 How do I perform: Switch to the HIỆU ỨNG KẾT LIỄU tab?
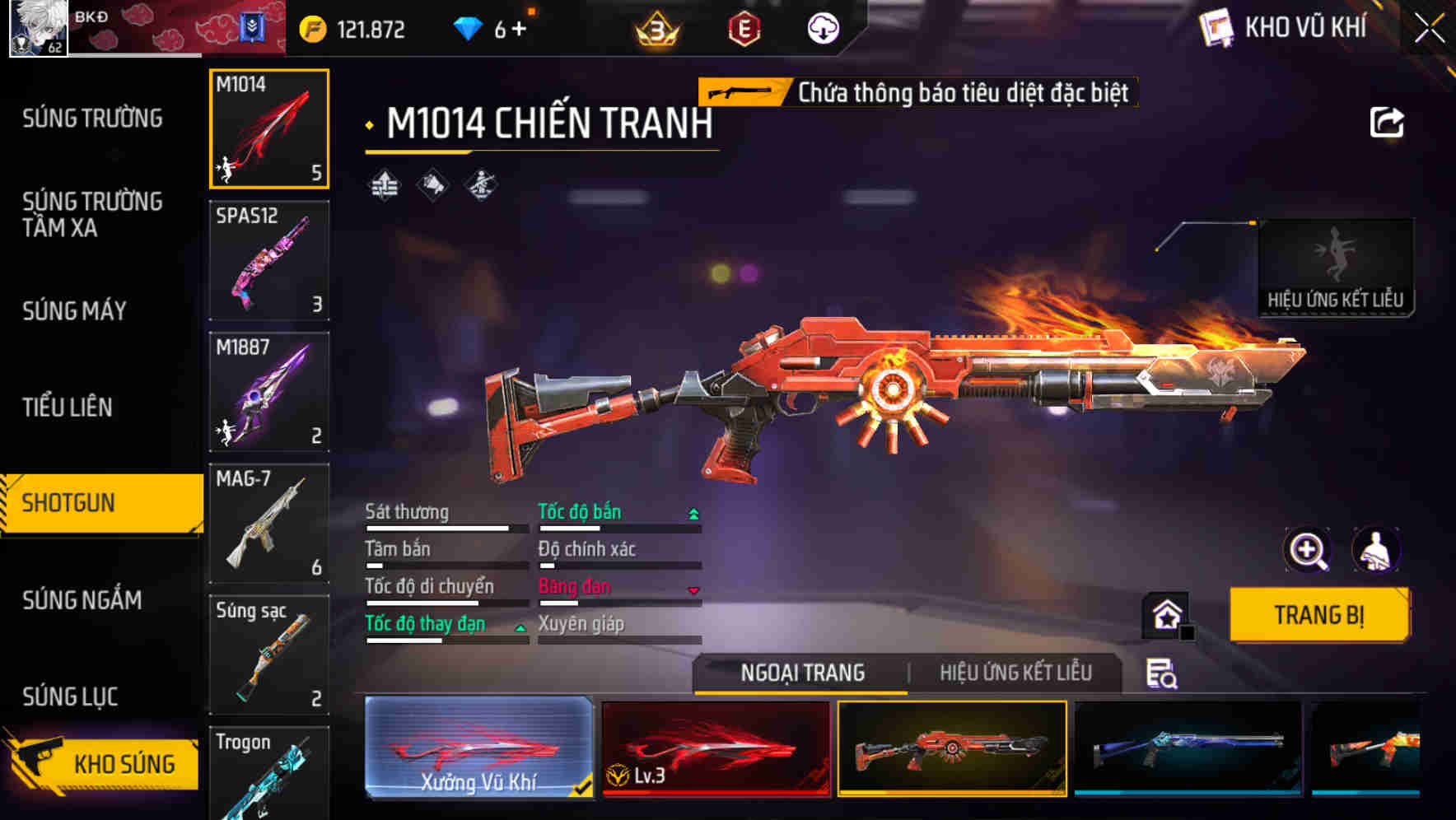[1015, 673]
